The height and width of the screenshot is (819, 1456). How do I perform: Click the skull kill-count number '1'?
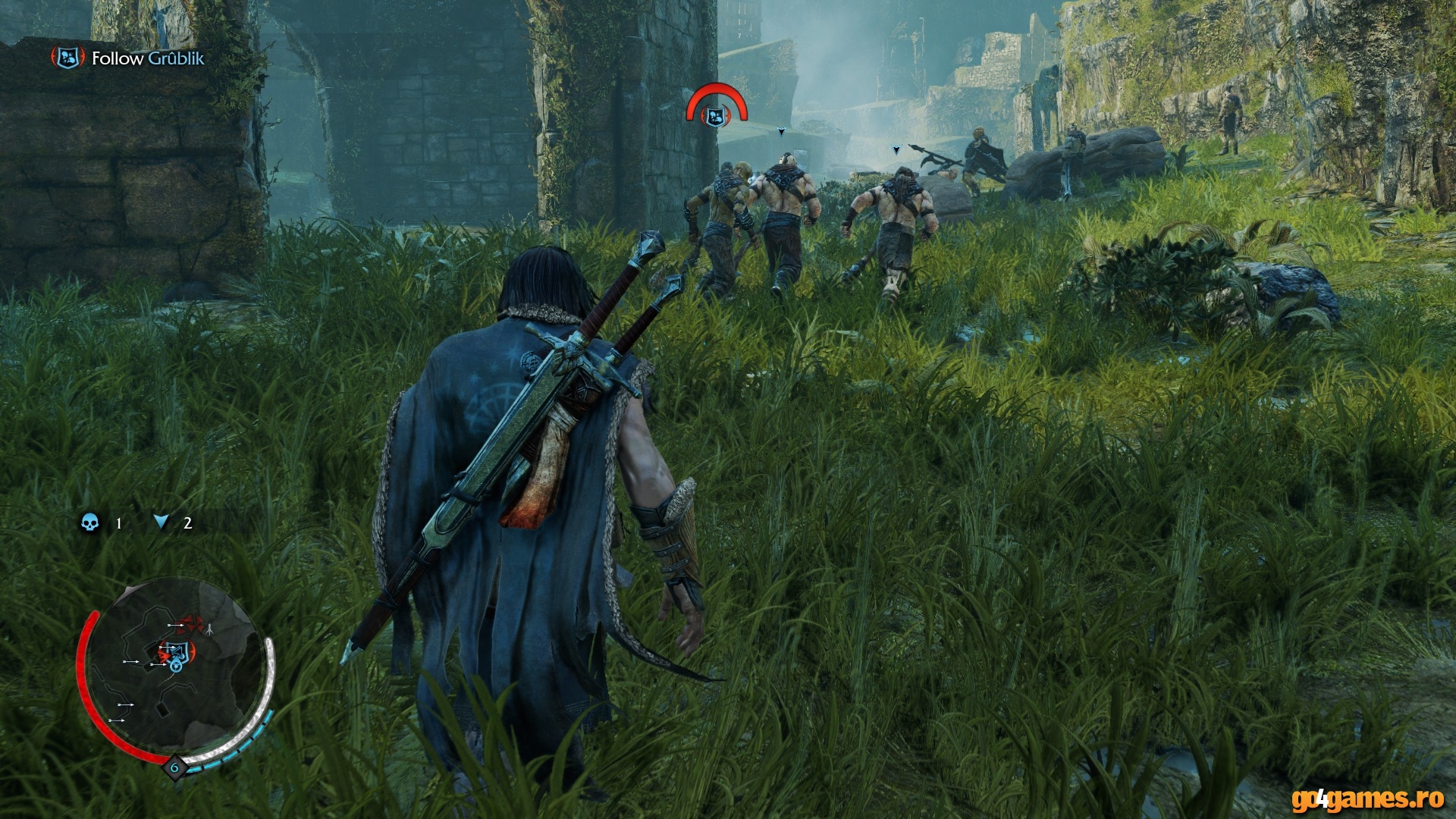coord(118,522)
